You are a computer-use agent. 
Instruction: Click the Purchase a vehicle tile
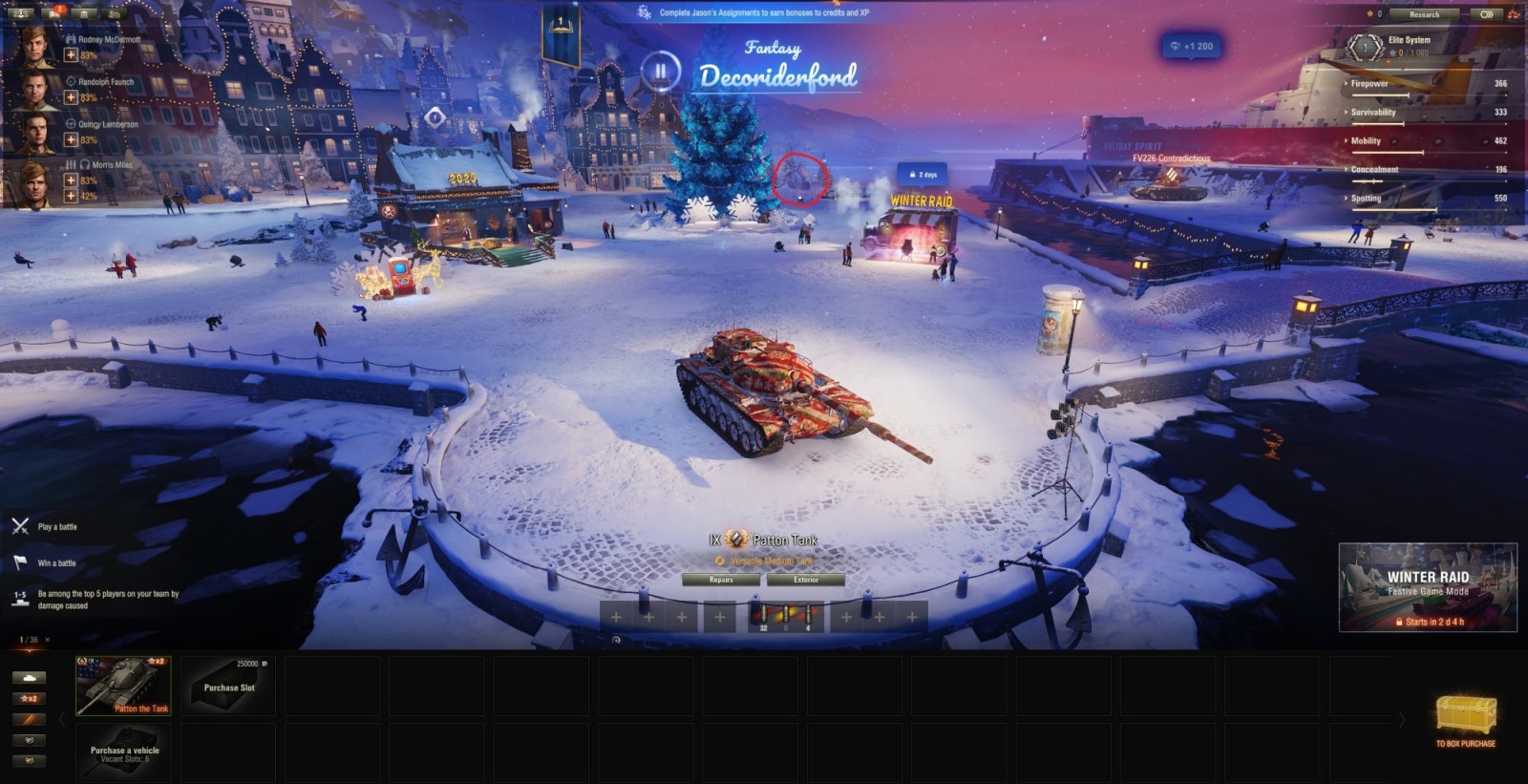(x=124, y=752)
